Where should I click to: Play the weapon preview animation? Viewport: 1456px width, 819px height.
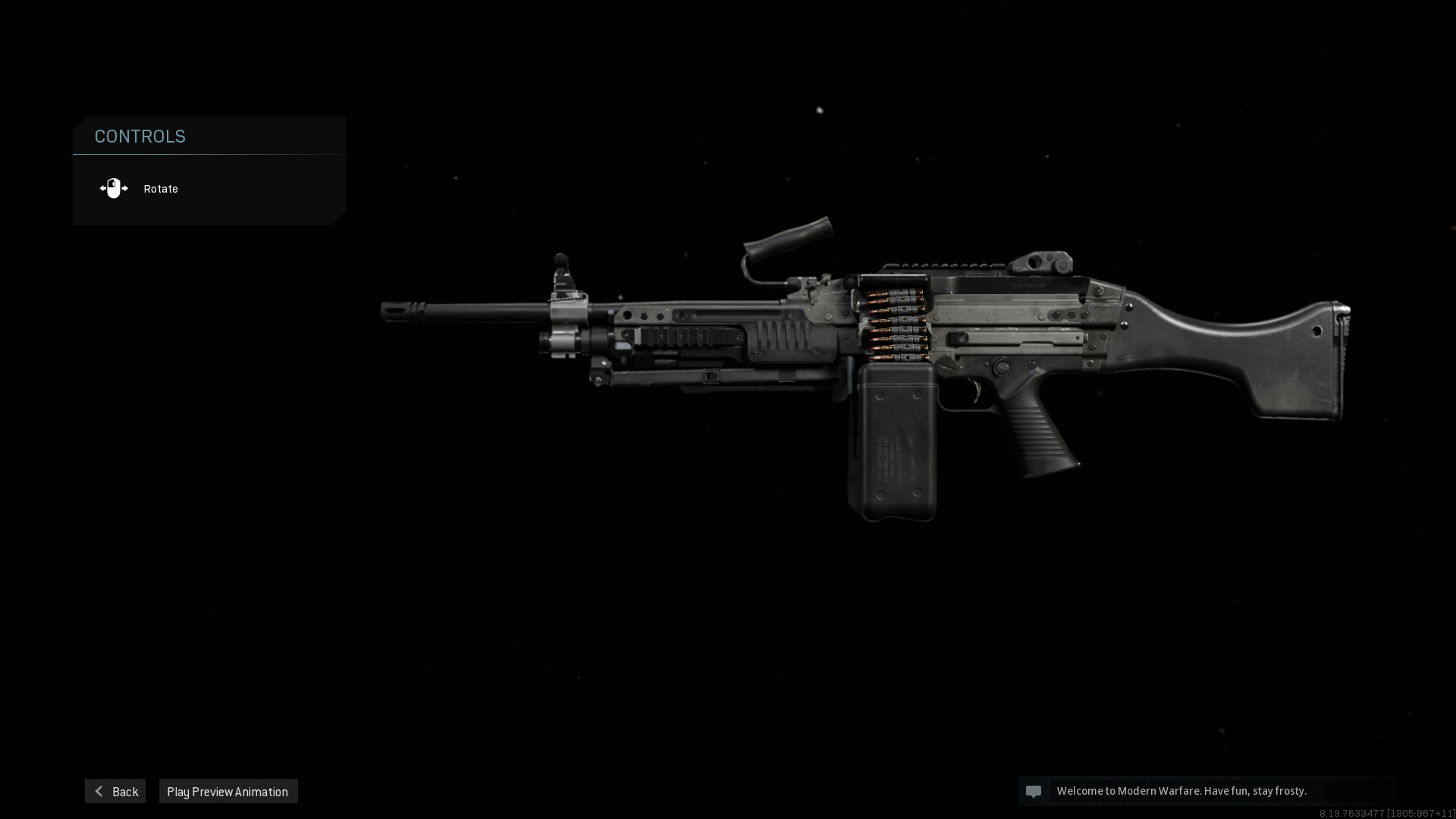click(227, 791)
